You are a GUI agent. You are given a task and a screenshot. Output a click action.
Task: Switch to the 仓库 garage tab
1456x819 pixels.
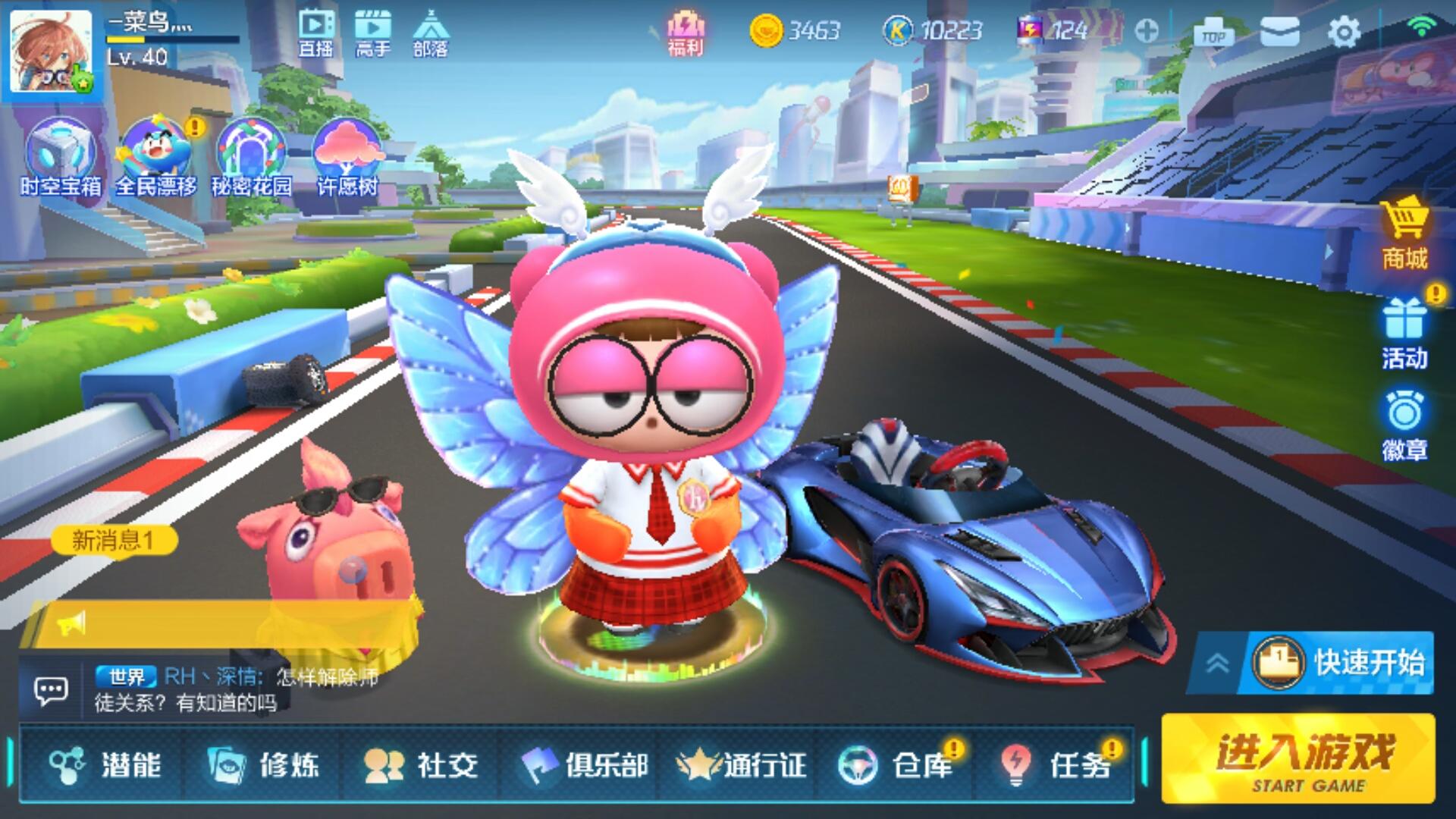[x=895, y=766]
